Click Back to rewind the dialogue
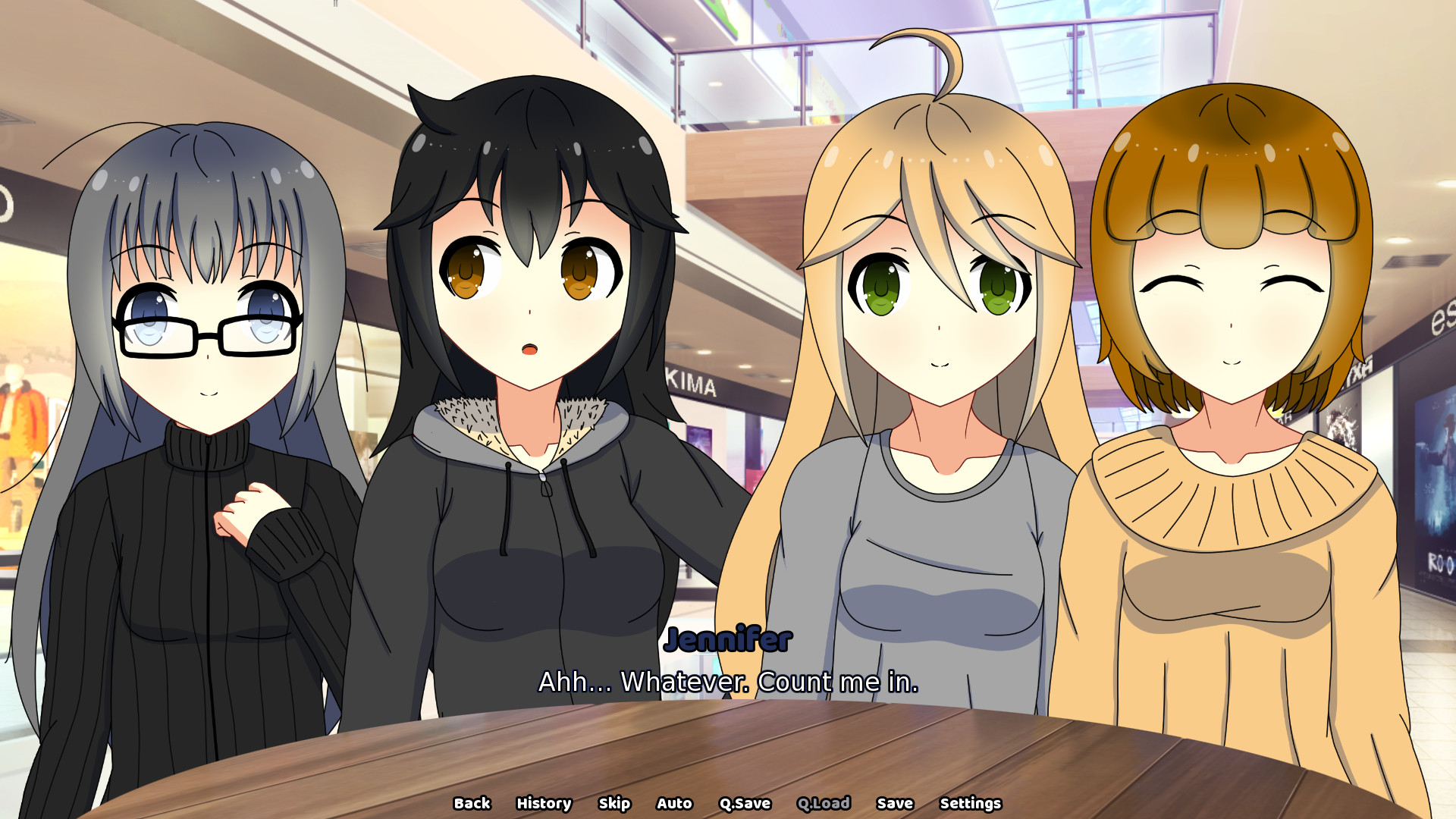 [472, 803]
